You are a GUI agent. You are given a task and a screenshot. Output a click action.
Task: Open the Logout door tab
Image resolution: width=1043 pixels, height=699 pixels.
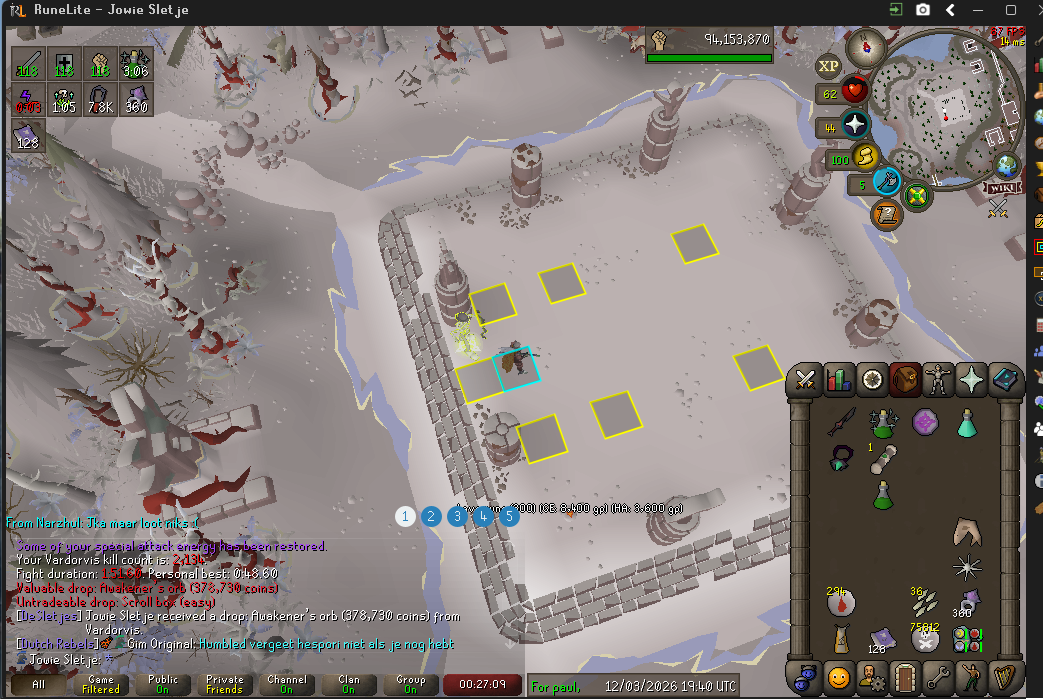coord(905,677)
